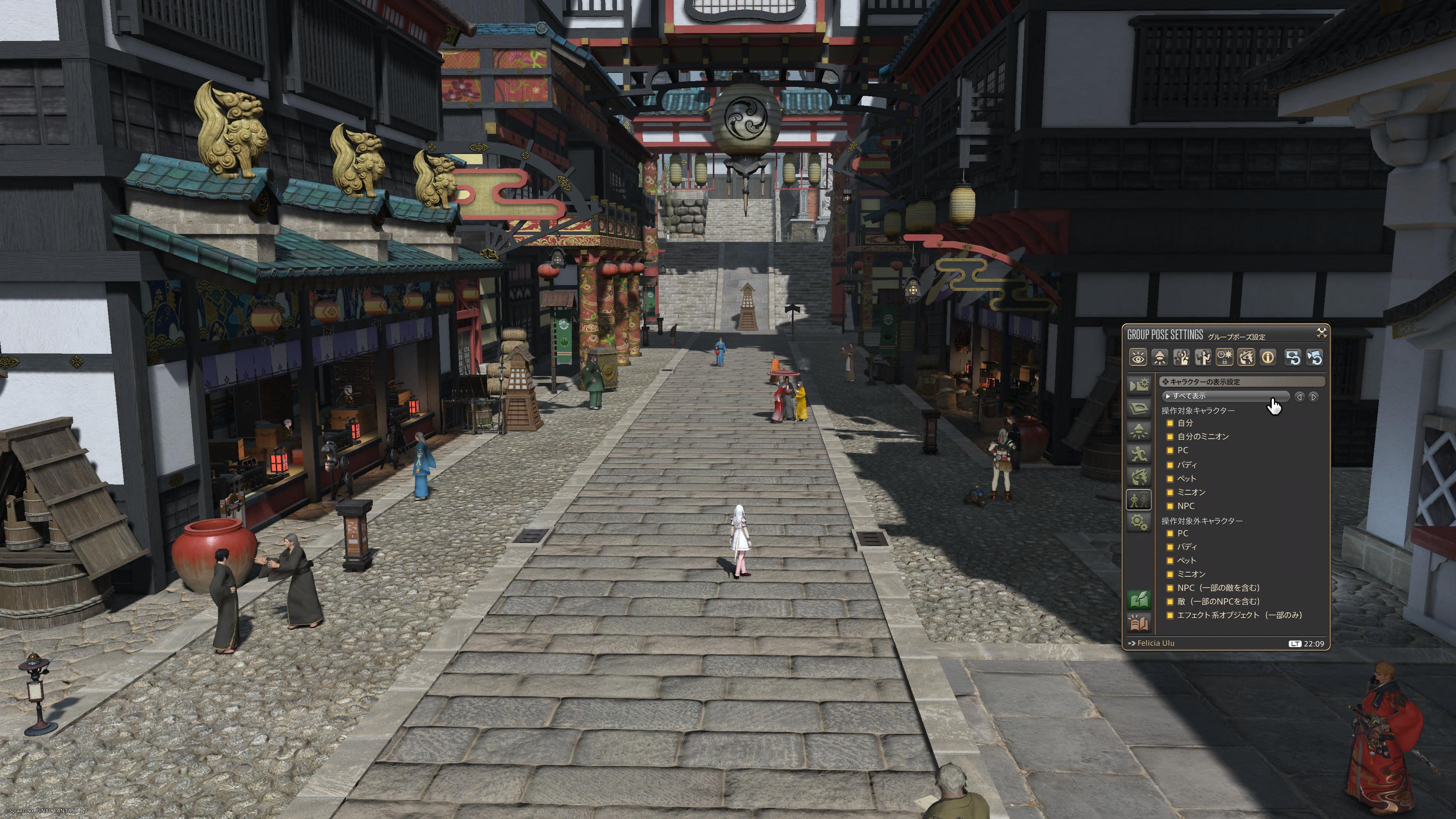Click the right arrow beside すべて表示
1456x819 pixels.
[x=1313, y=397]
